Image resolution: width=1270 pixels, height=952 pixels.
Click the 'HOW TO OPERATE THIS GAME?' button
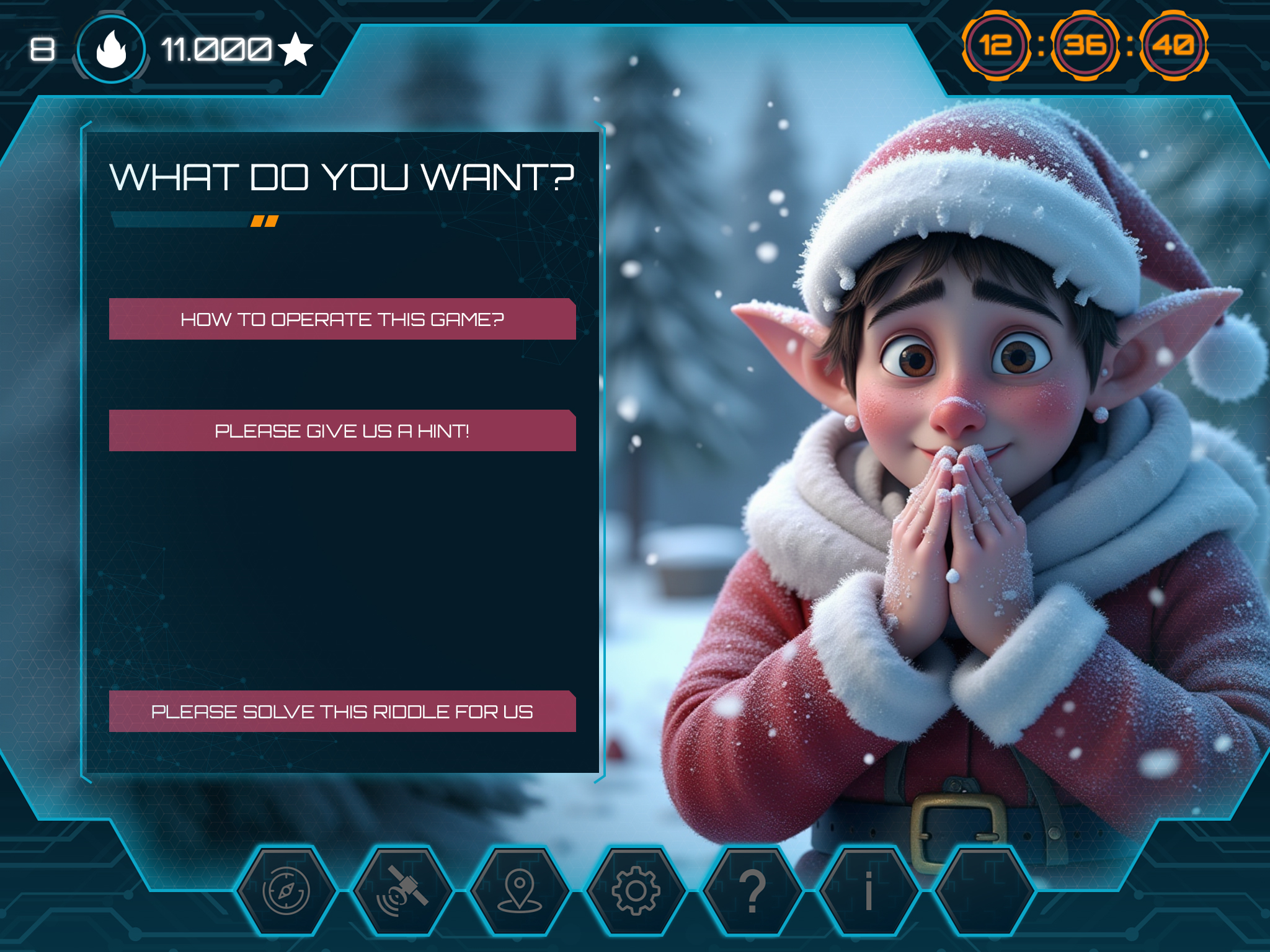coord(343,319)
